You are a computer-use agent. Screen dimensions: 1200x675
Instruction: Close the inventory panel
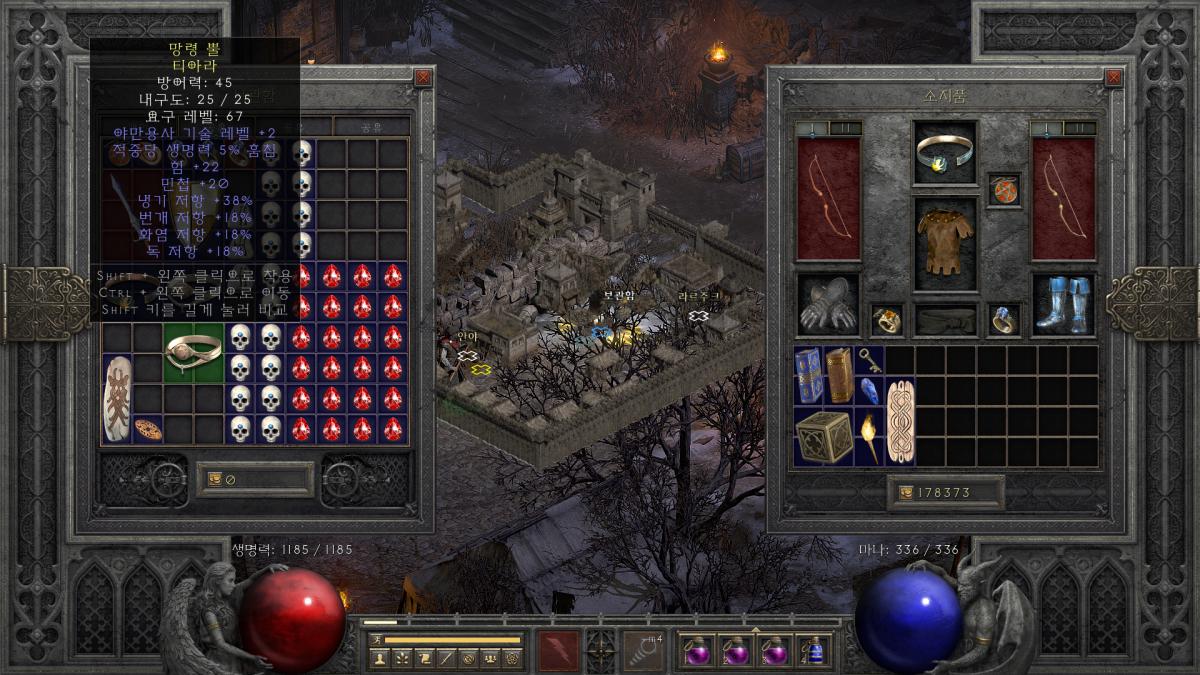[x=1114, y=77]
